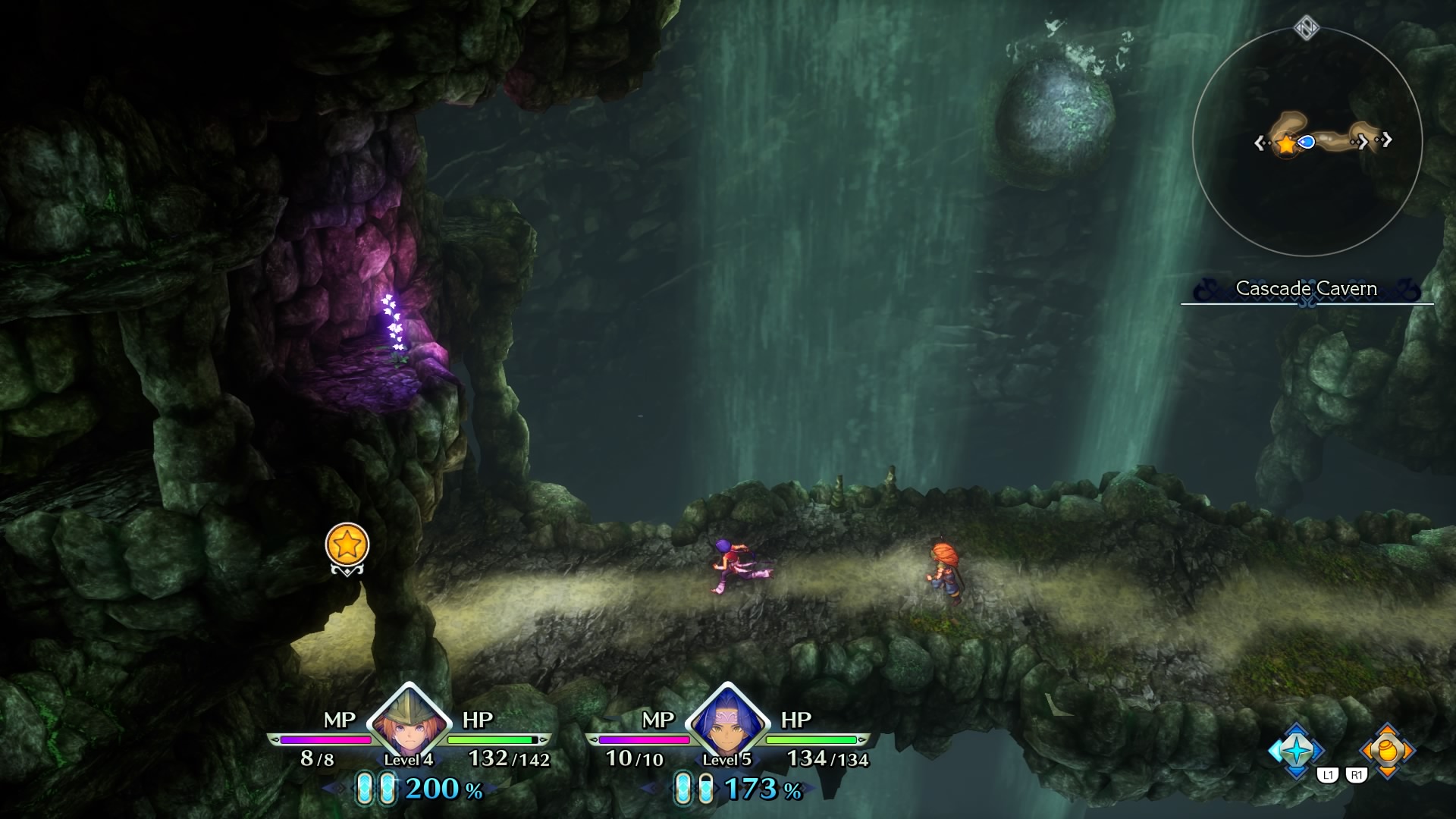Click the circular minimap
The image size is (1456, 819).
click(x=1307, y=142)
